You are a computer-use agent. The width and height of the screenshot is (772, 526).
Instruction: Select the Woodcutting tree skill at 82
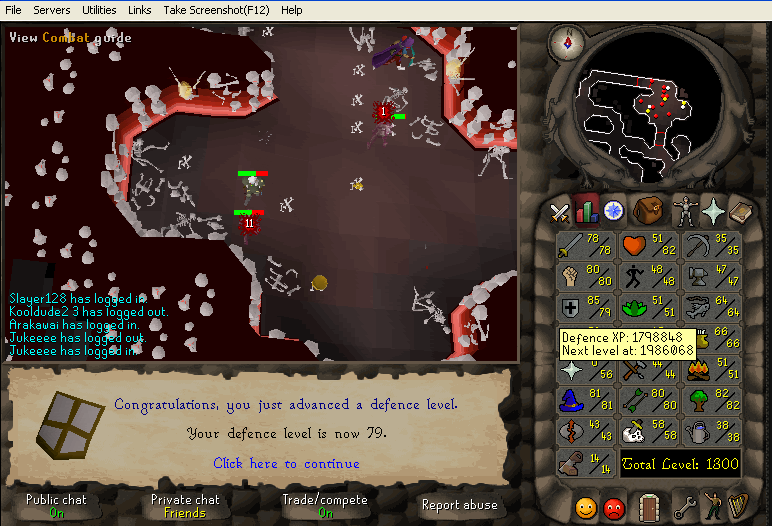(711, 400)
